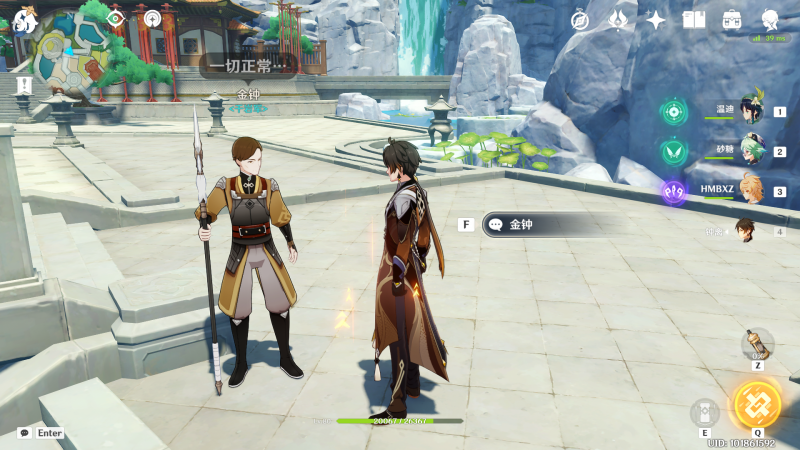
Task: Open the adventurer handbook book icon
Action: click(x=694, y=20)
